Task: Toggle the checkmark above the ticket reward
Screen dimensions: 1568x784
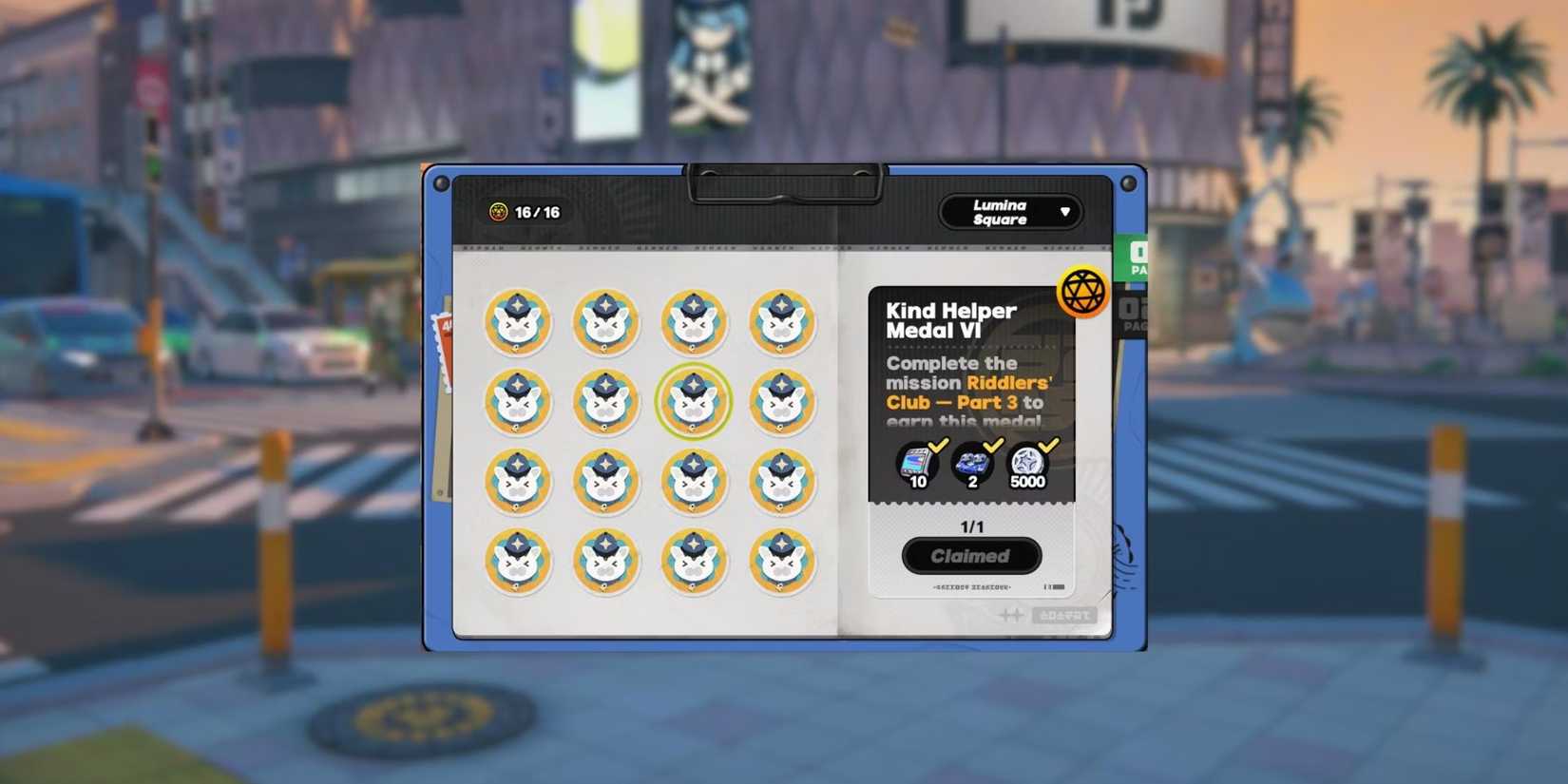Action: 938,445
